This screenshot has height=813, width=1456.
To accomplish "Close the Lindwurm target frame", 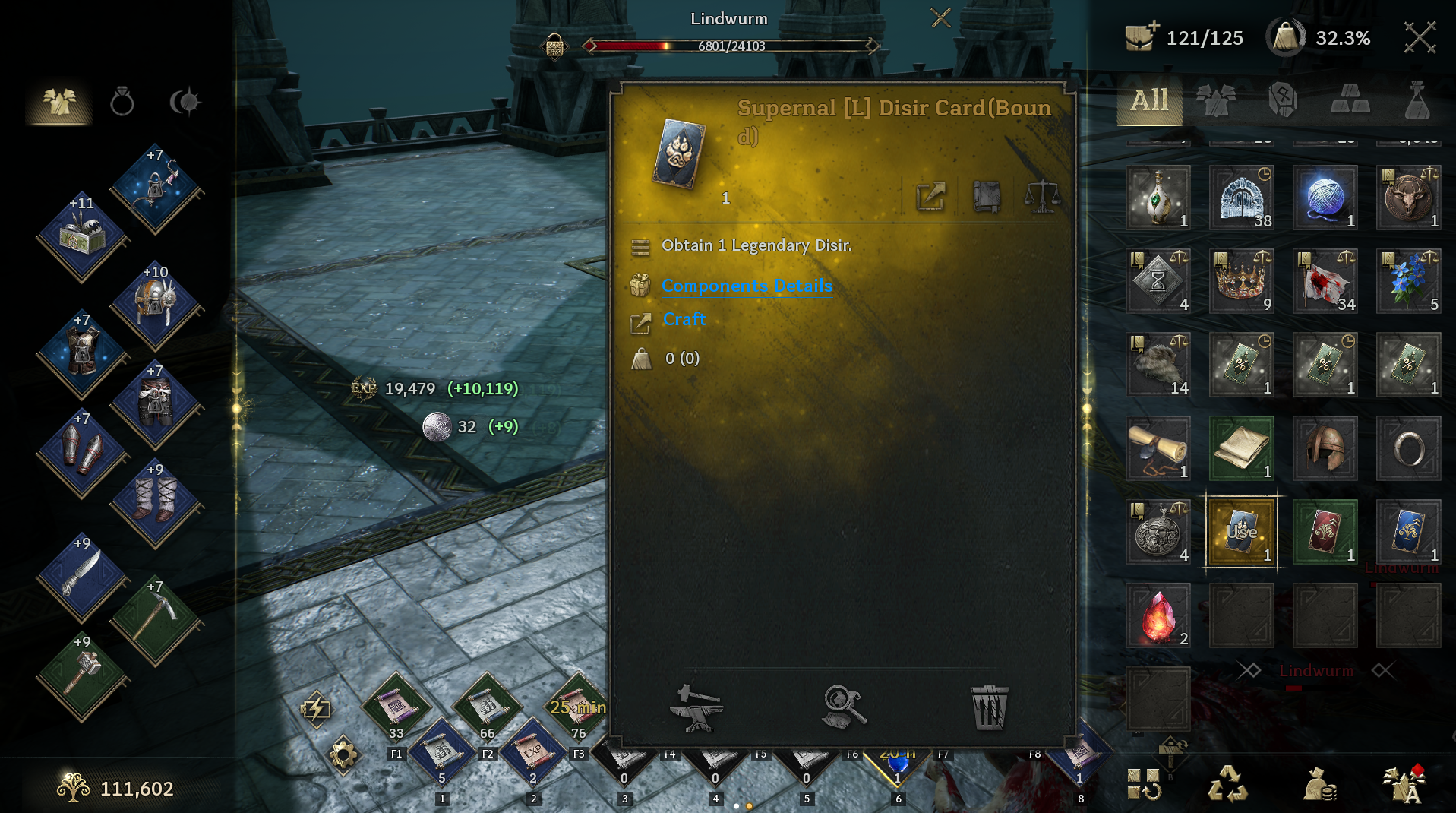I will tap(940, 17).
